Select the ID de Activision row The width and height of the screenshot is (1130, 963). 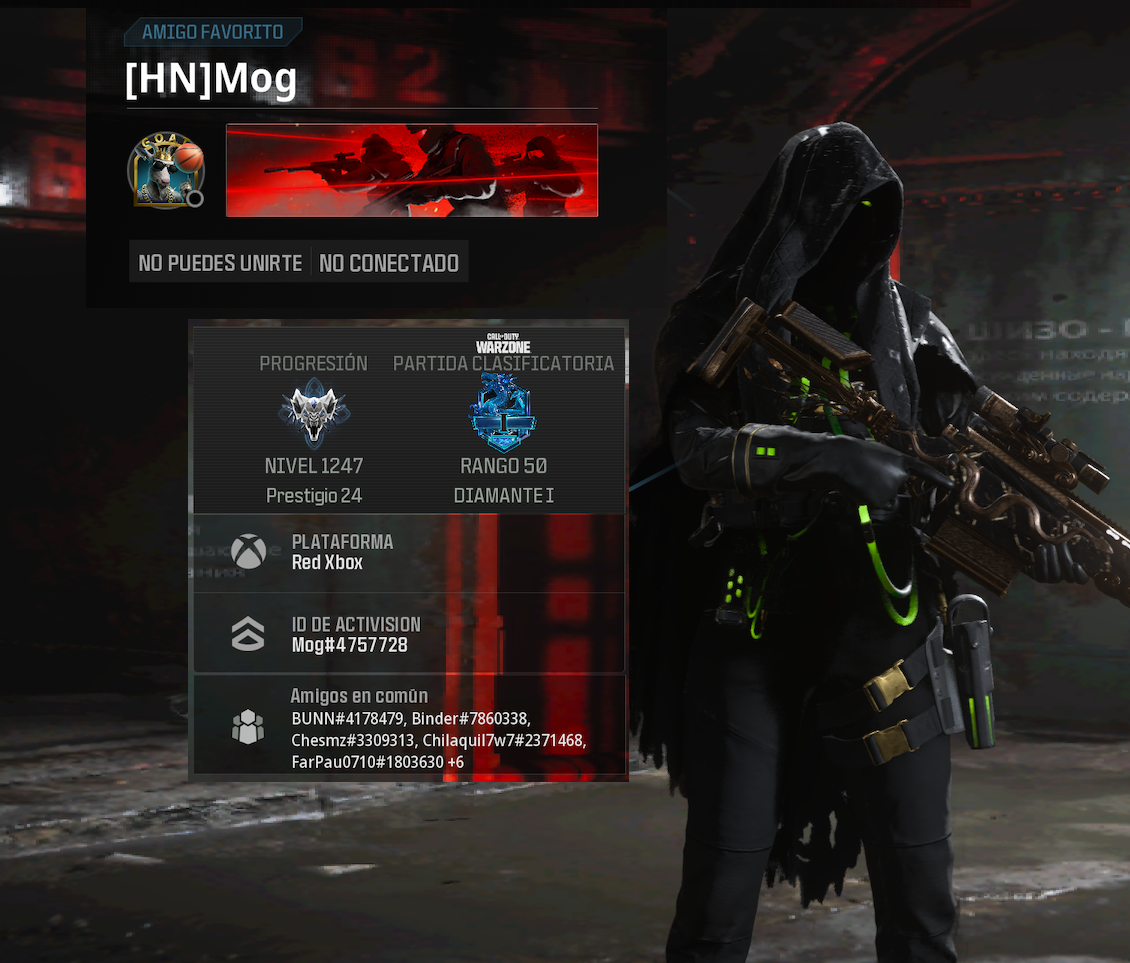tap(409, 634)
